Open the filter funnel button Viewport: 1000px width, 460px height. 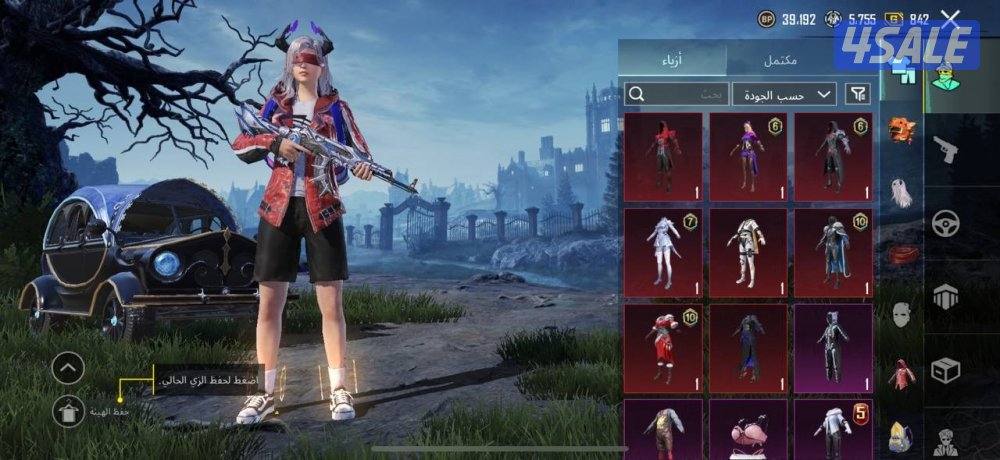click(858, 94)
